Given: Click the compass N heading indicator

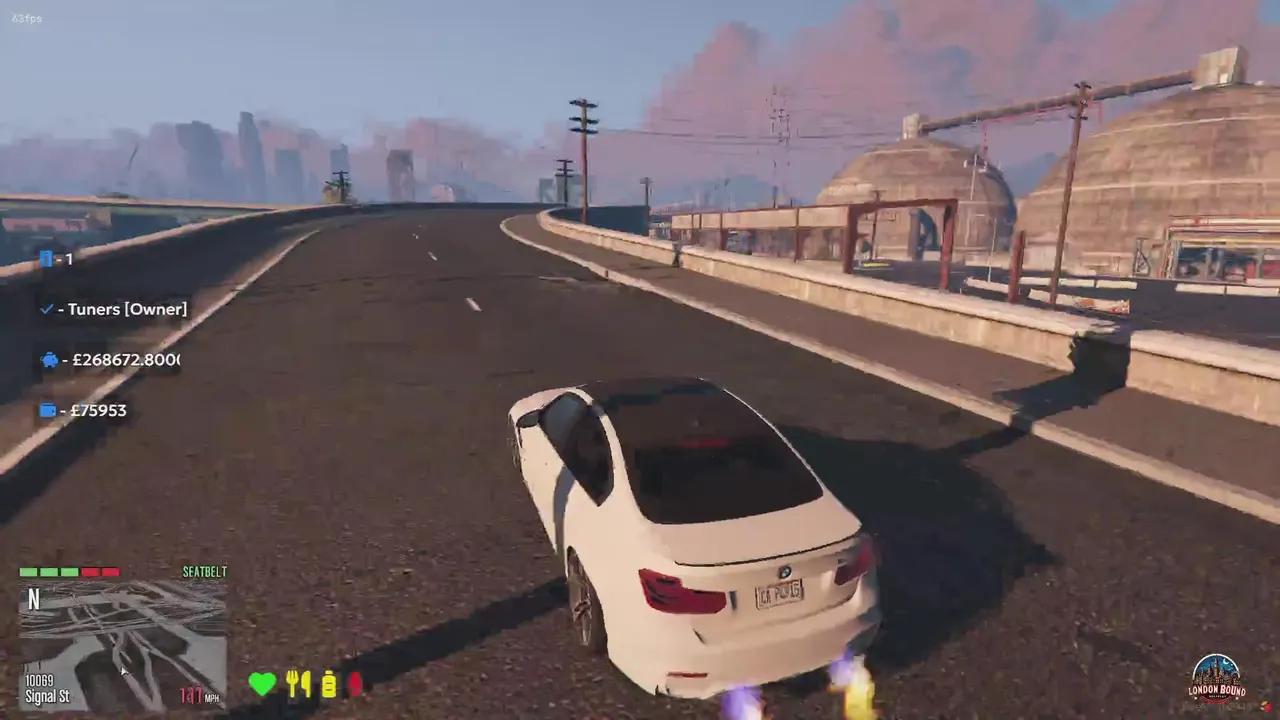Looking at the screenshot, I should click(x=33, y=598).
